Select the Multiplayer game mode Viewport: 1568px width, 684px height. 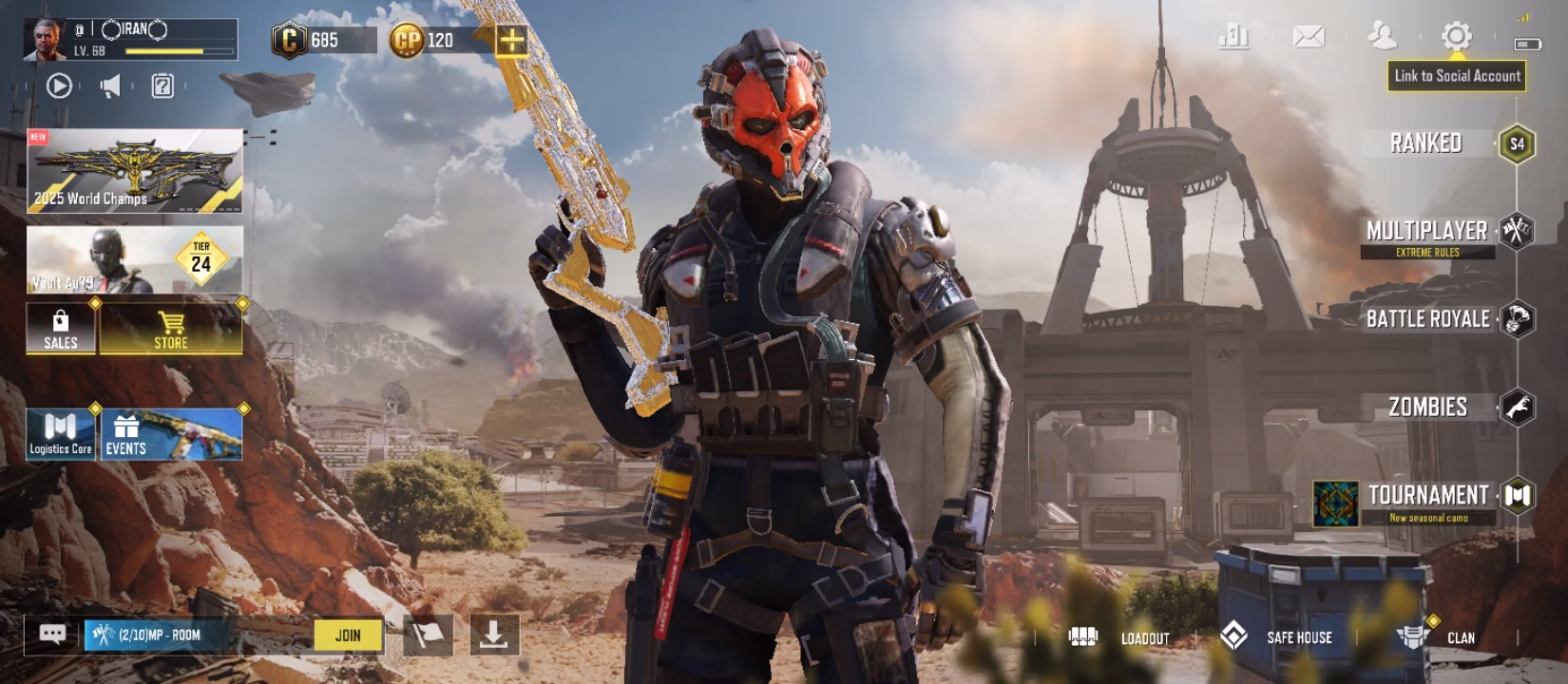[1428, 231]
